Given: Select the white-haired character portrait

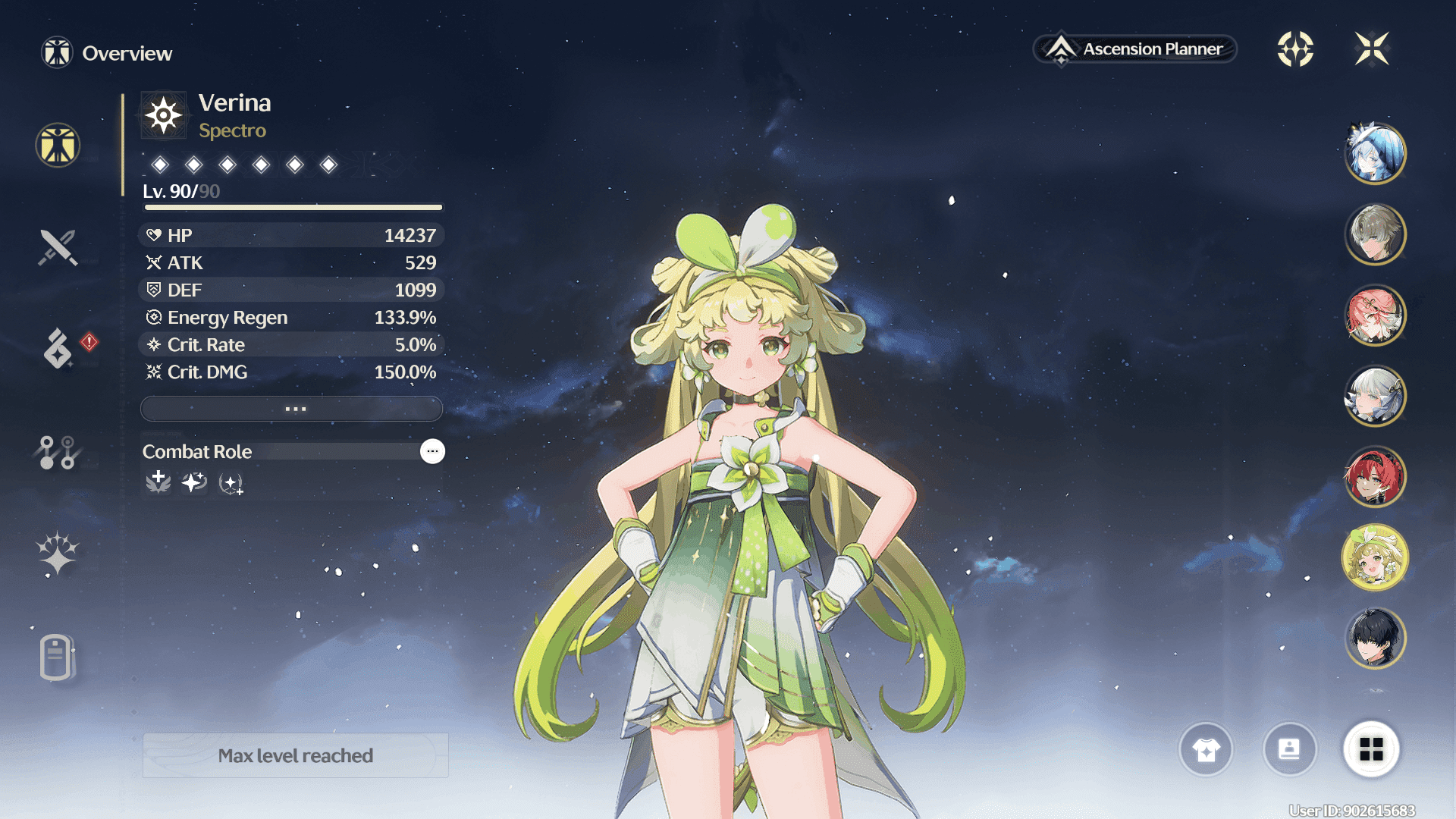Looking at the screenshot, I should coord(1375,396).
